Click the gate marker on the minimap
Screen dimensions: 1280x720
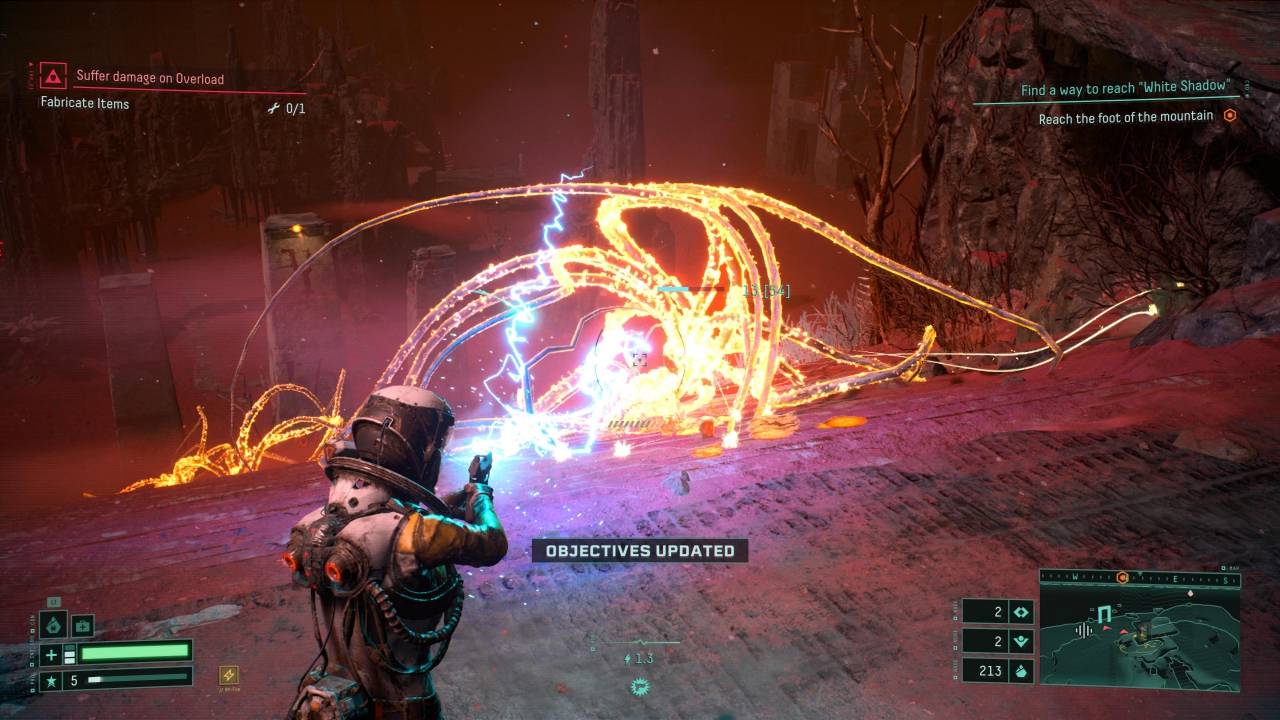1104,614
